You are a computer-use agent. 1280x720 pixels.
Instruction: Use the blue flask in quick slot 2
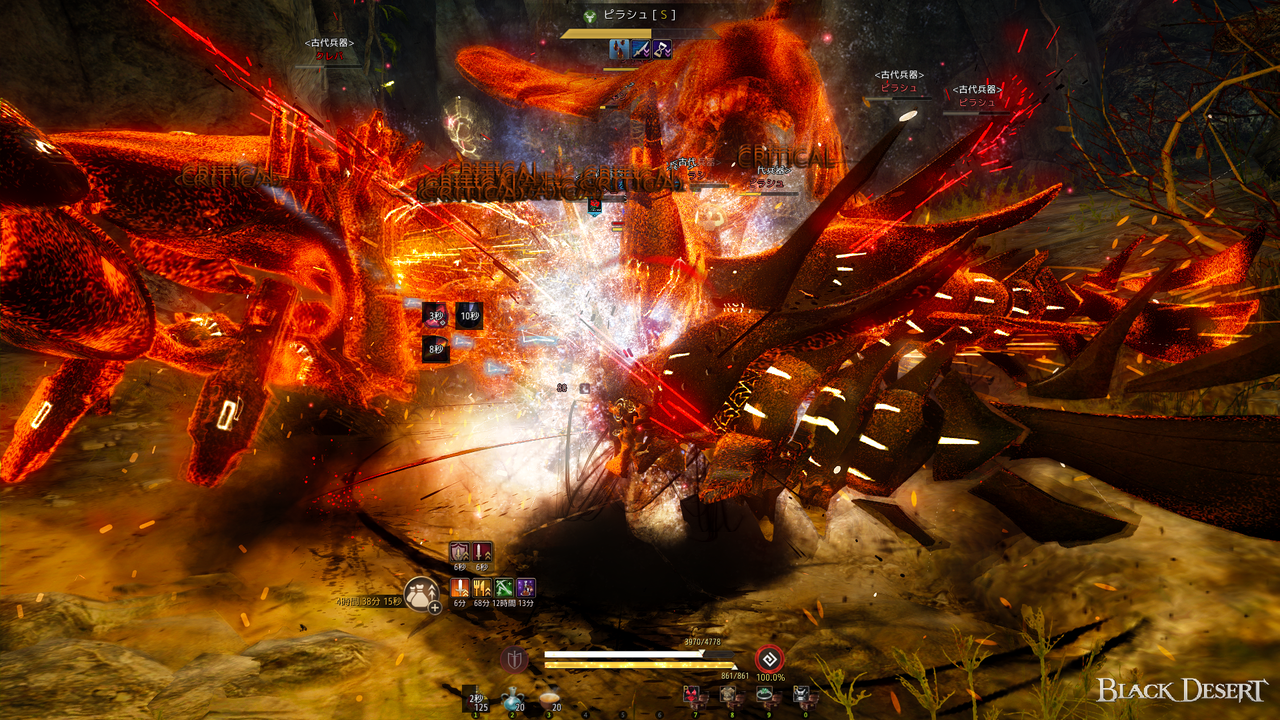click(511, 698)
